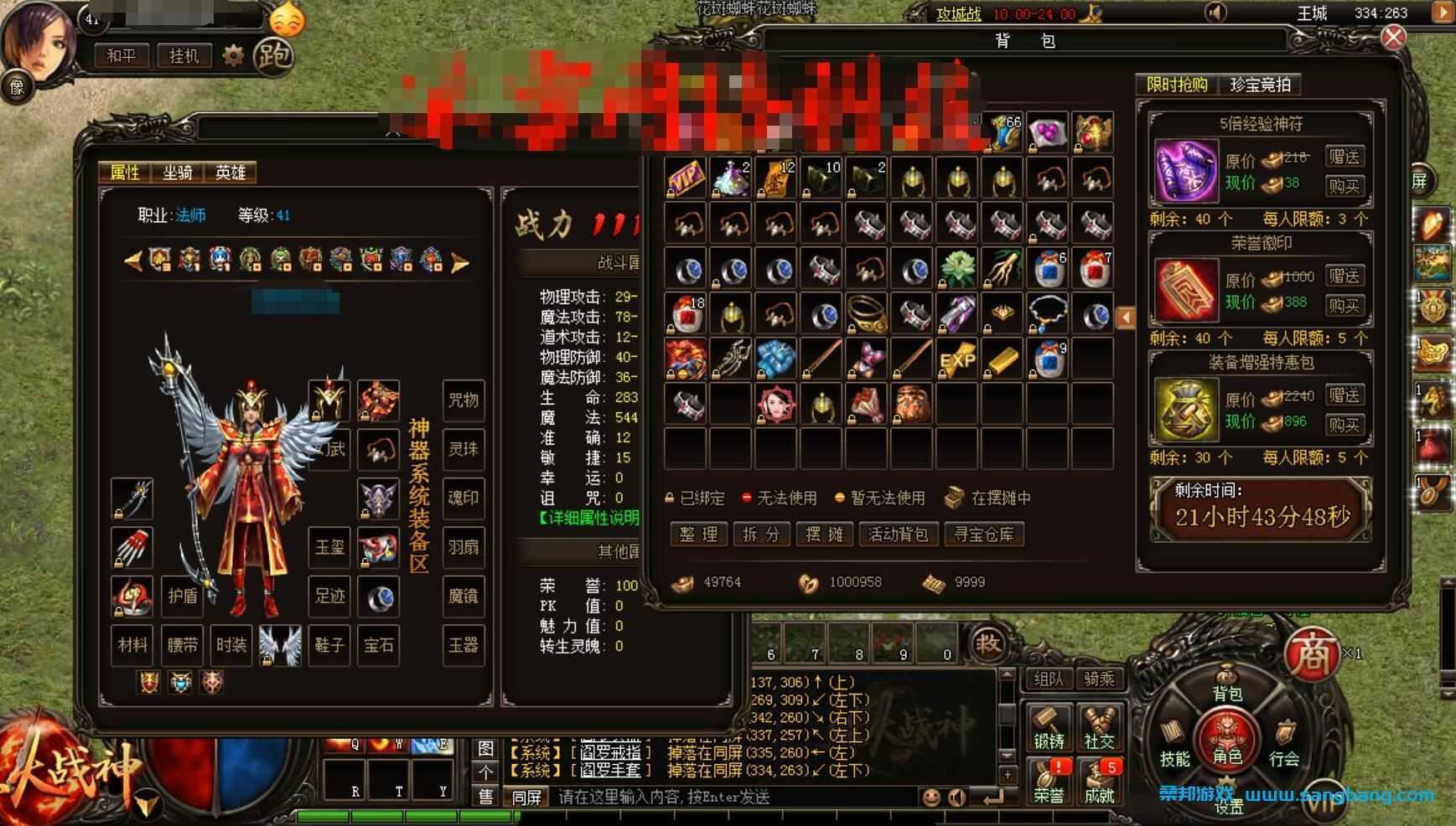Switch to the 坐骑 mount tab

pyautogui.click(x=175, y=173)
